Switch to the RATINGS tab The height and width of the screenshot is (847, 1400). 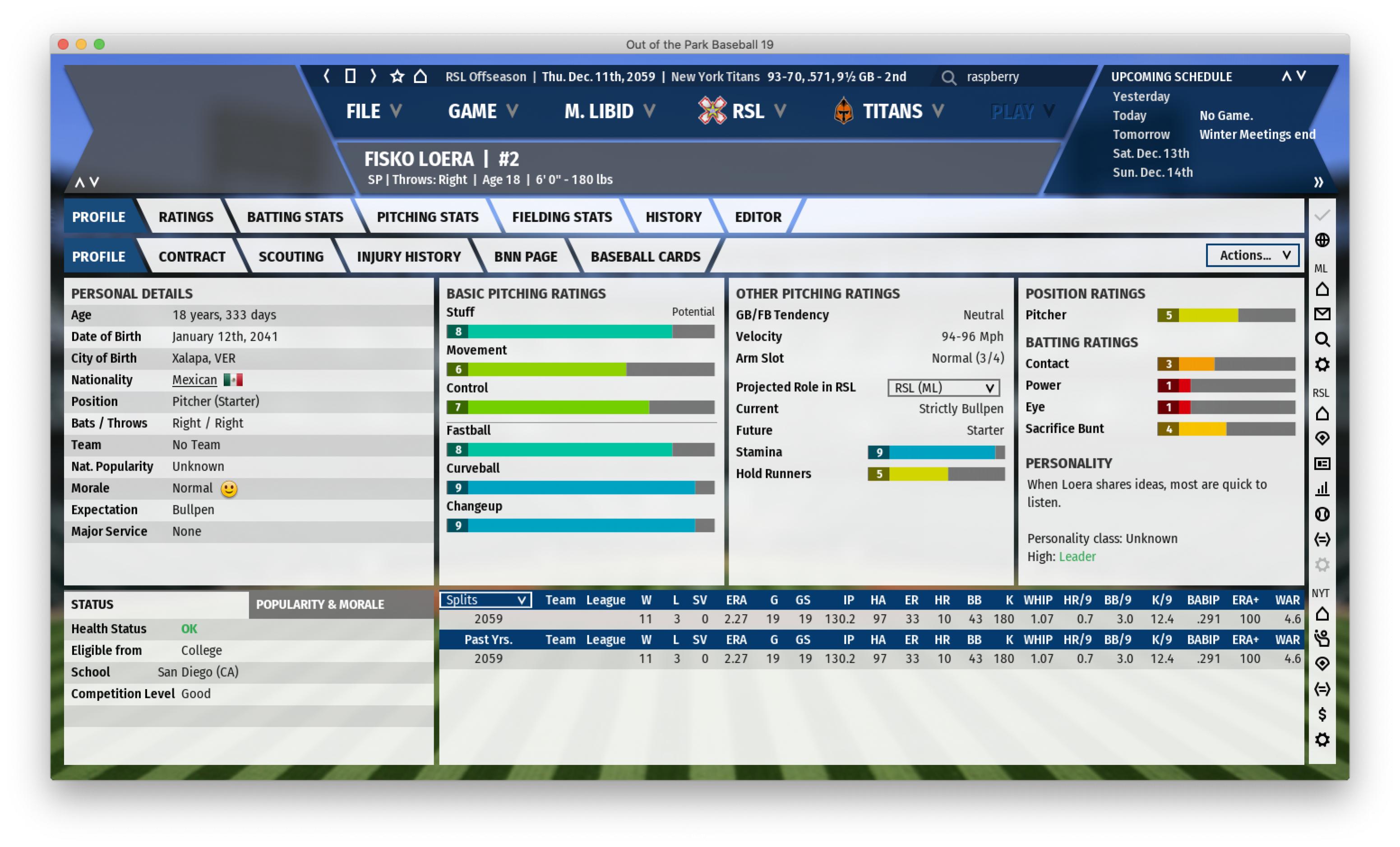(186, 217)
